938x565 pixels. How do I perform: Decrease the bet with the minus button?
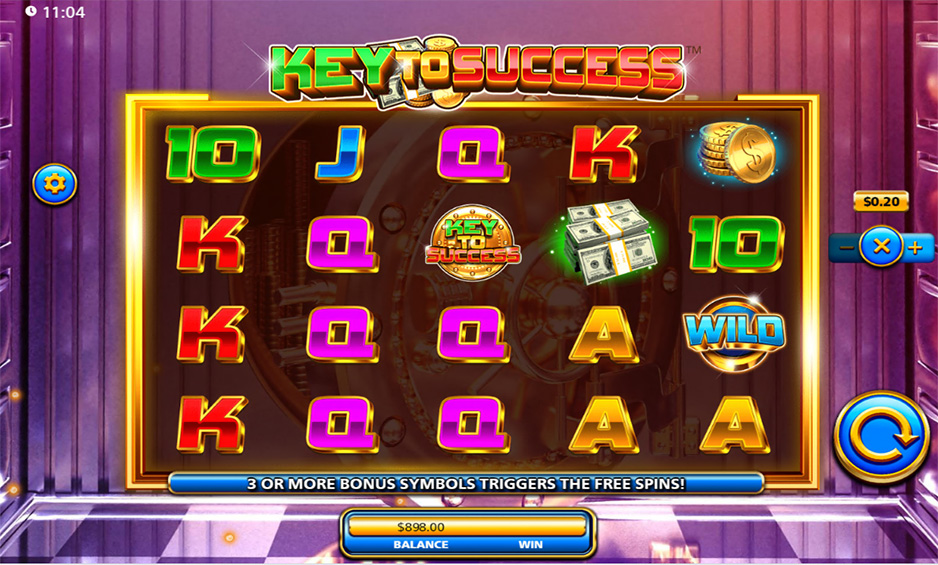coord(846,247)
